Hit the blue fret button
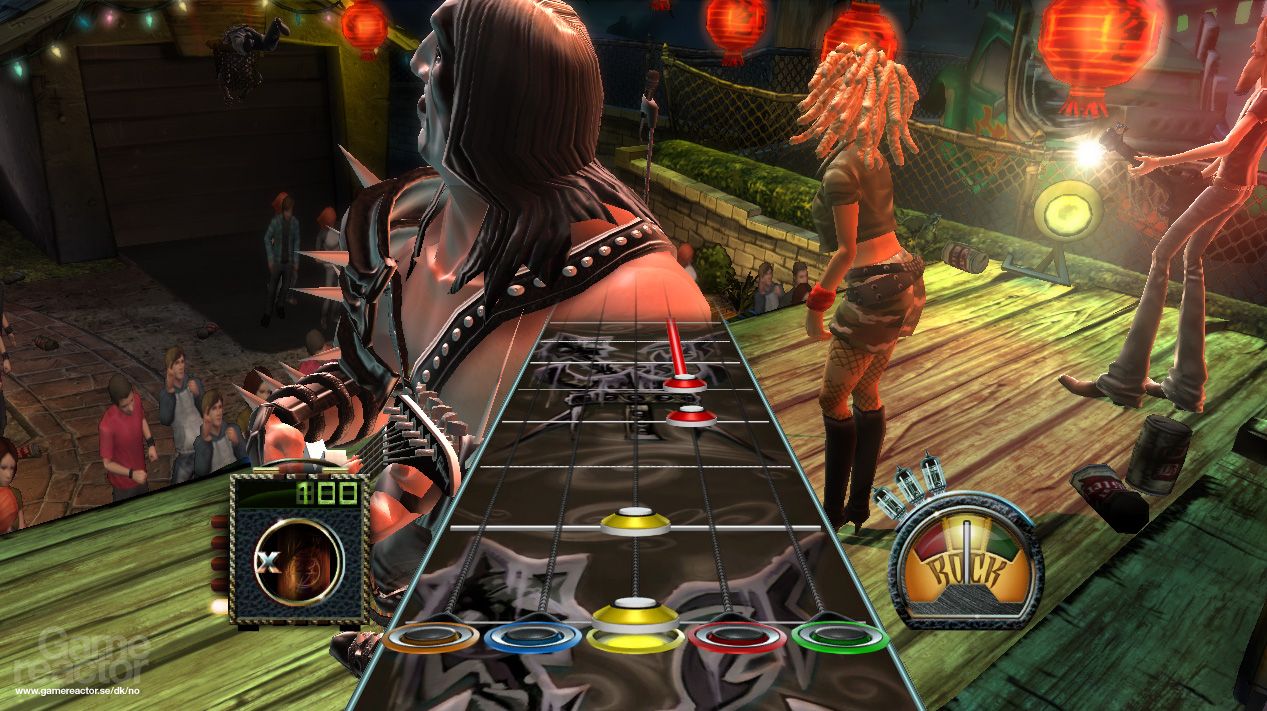Image resolution: width=1267 pixels, height=711 pixels. tap(532, 637)
